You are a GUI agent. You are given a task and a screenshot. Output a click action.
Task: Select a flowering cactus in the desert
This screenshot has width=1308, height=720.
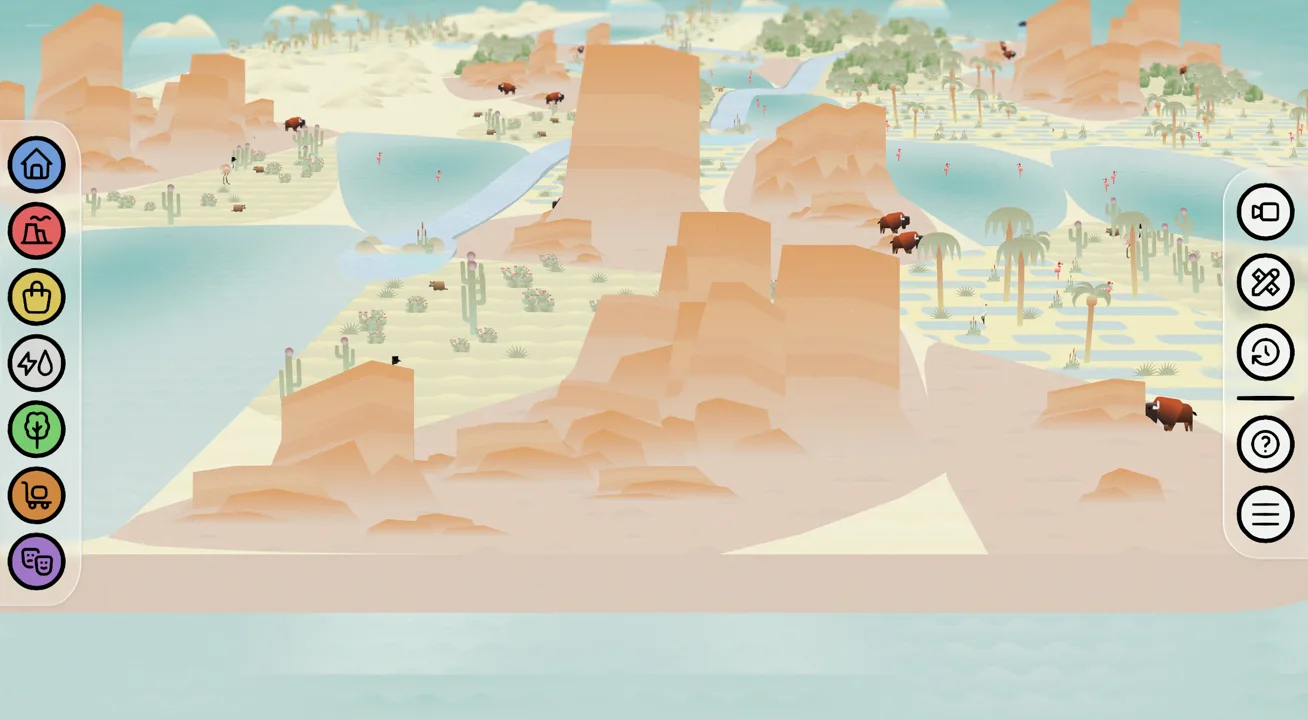coord(470,270)
